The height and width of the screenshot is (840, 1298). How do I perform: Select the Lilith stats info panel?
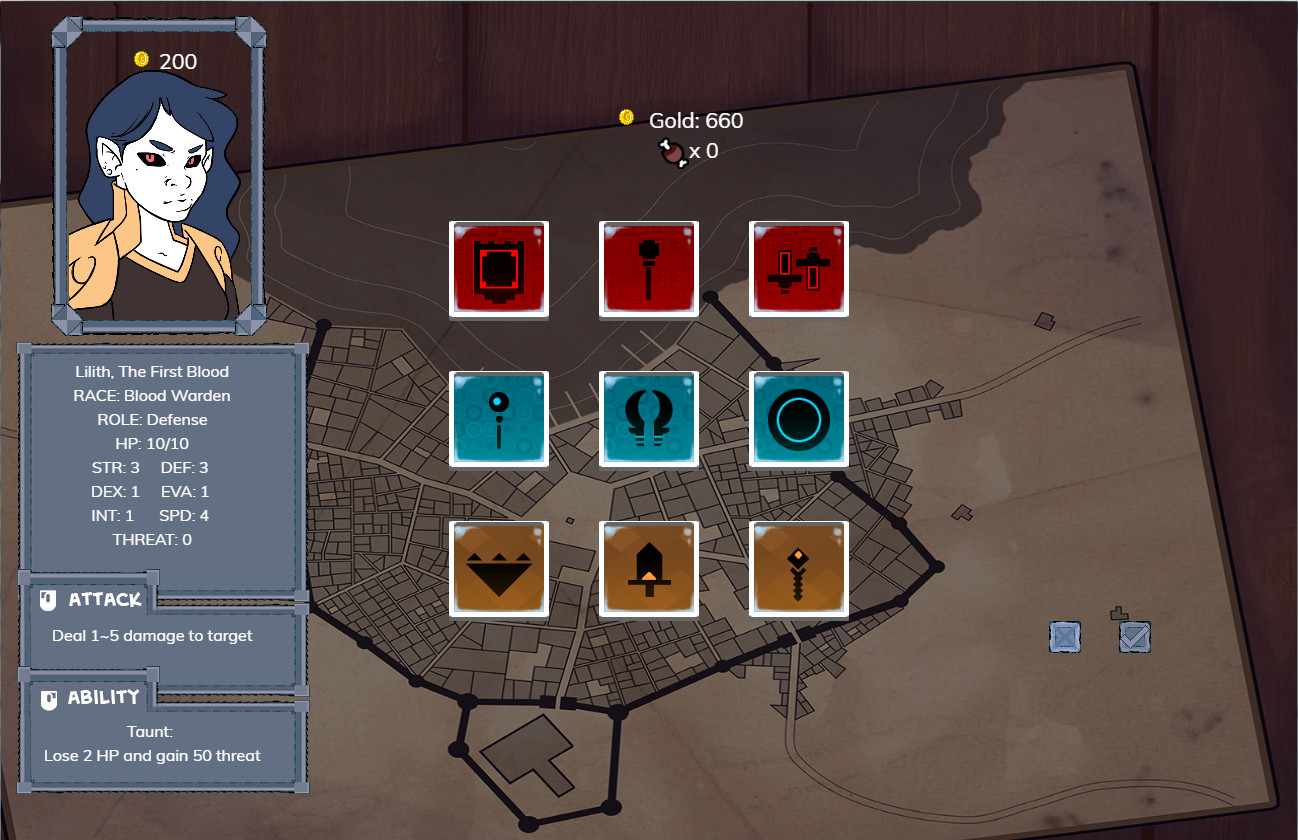[x=162, y=455]
